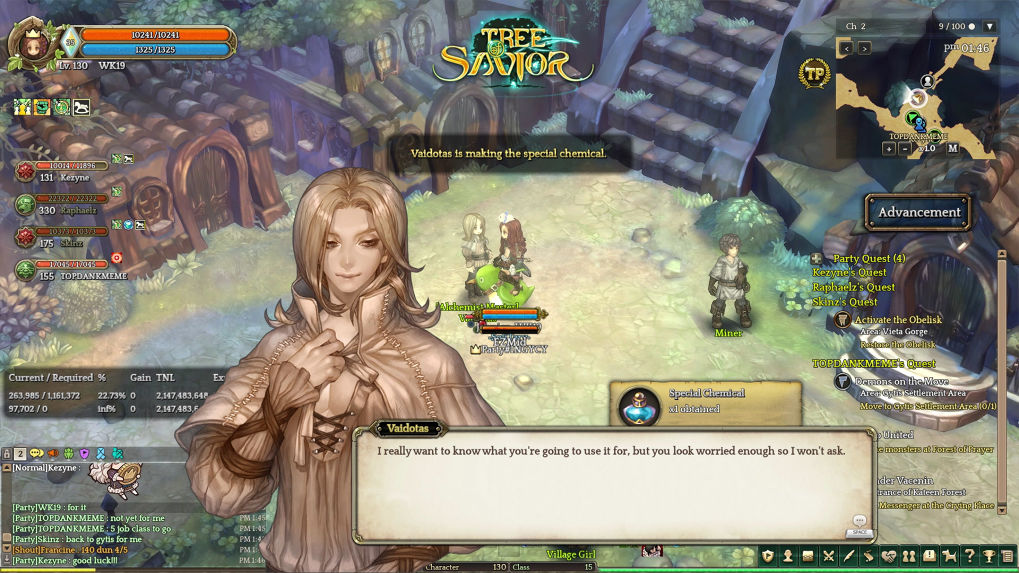Switch to previous channel with left arrow
The height and width of the screenshot is (573, 1019).
tap(846, 48)
